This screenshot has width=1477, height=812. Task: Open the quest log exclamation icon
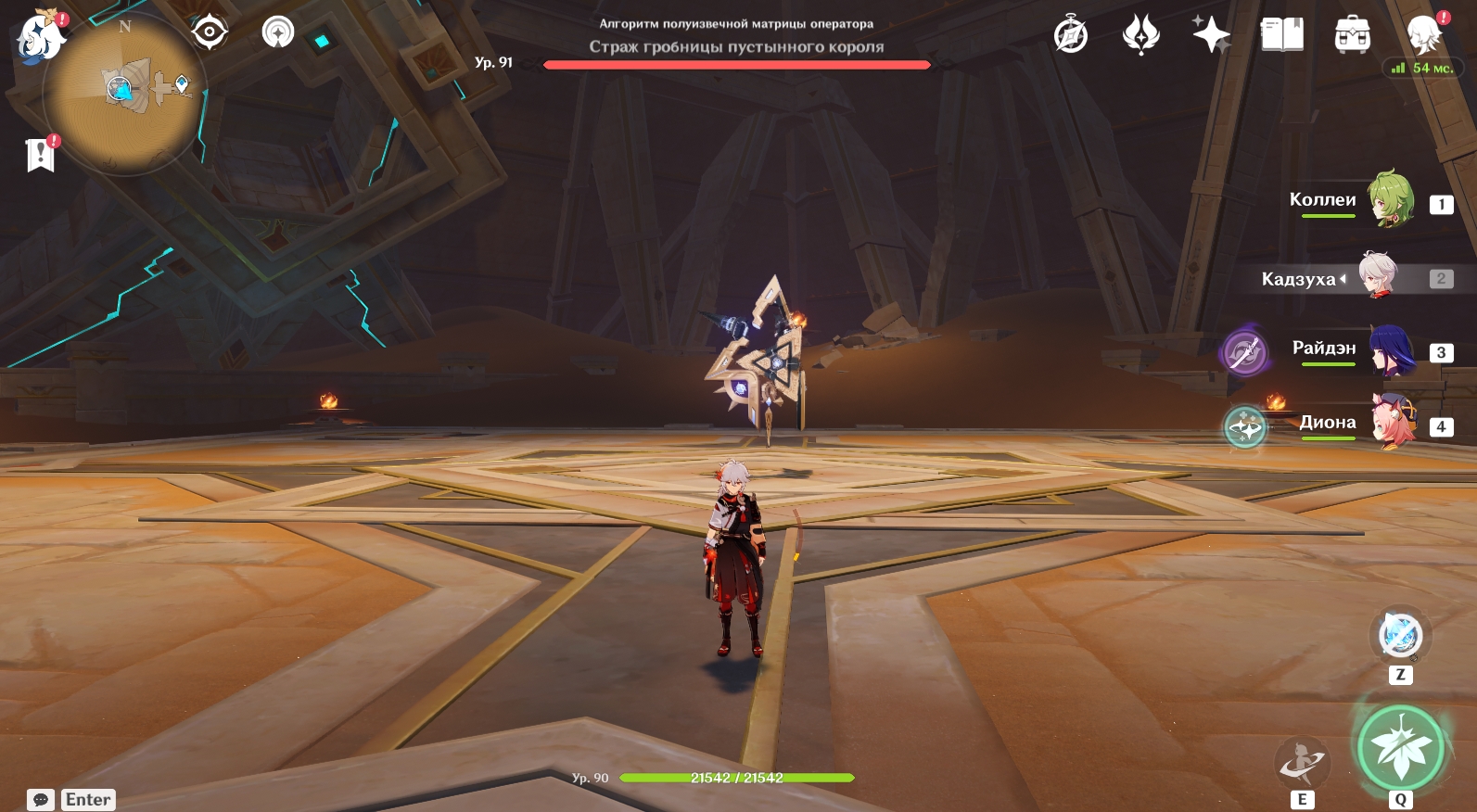click(40, 155)
